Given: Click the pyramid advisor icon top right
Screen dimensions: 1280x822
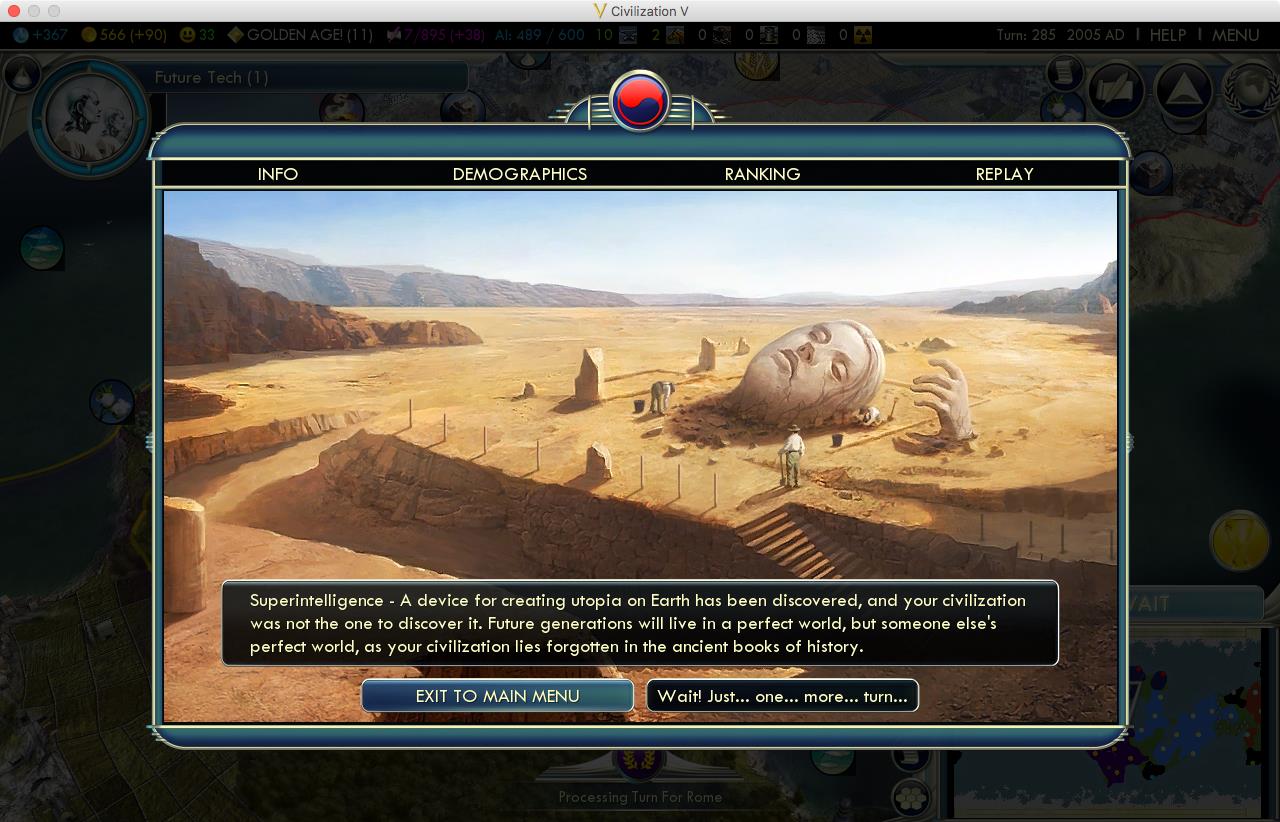Looking at the screenshot, I should pyautogui.click(x=1184, y=89).
